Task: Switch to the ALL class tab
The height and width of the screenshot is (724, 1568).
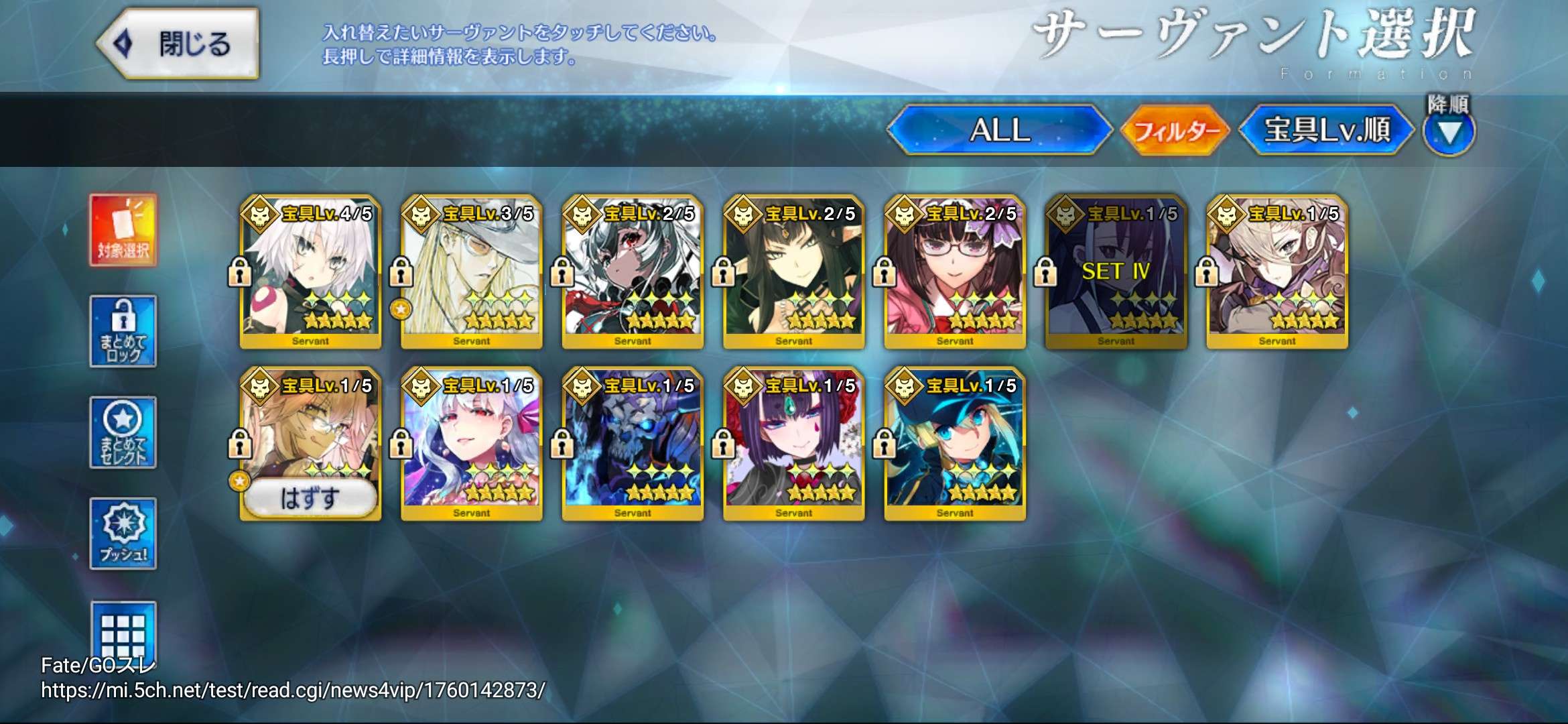Action: point(999,129)
